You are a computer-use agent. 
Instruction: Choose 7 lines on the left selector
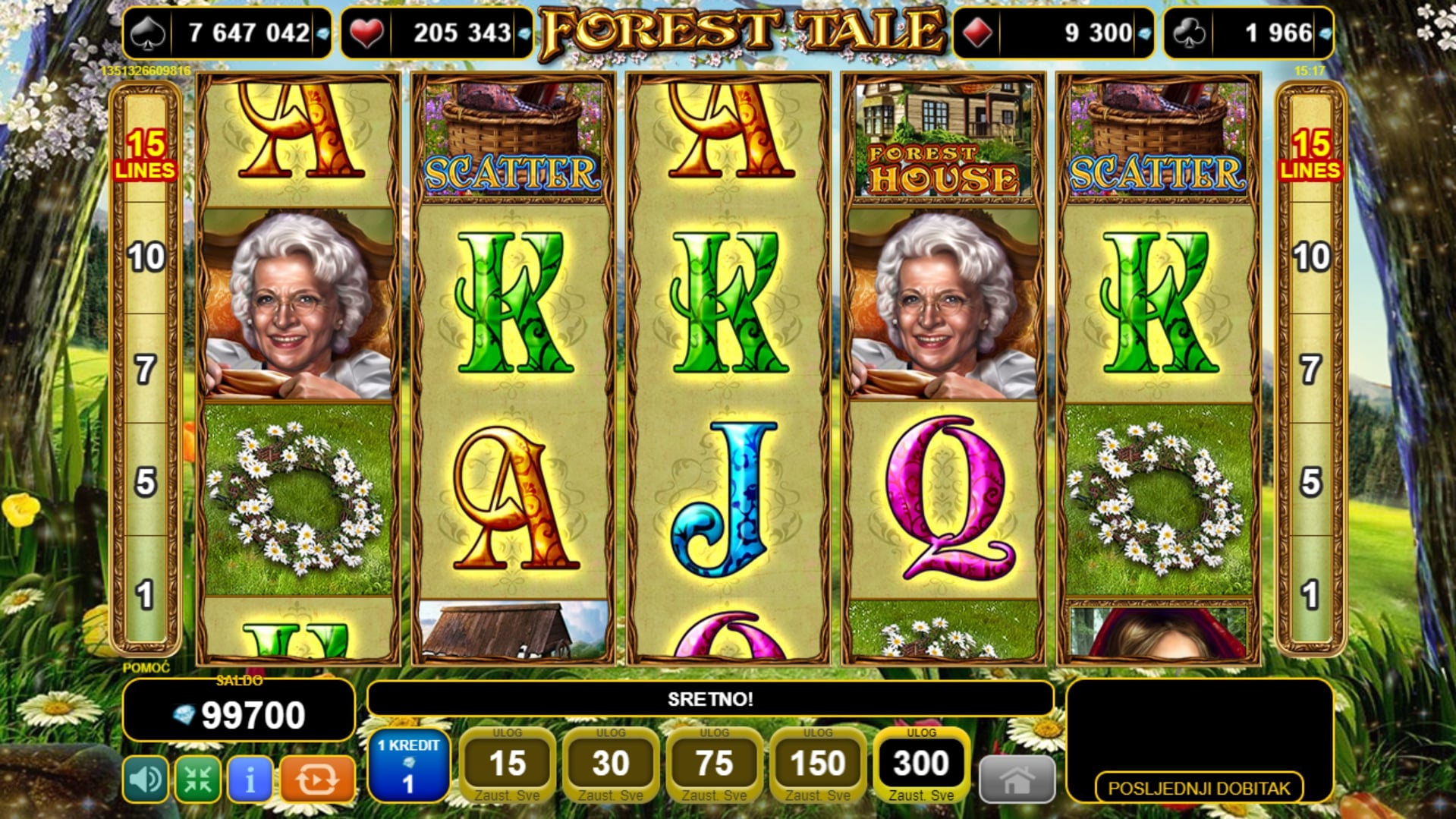click(x=146, y=370)
